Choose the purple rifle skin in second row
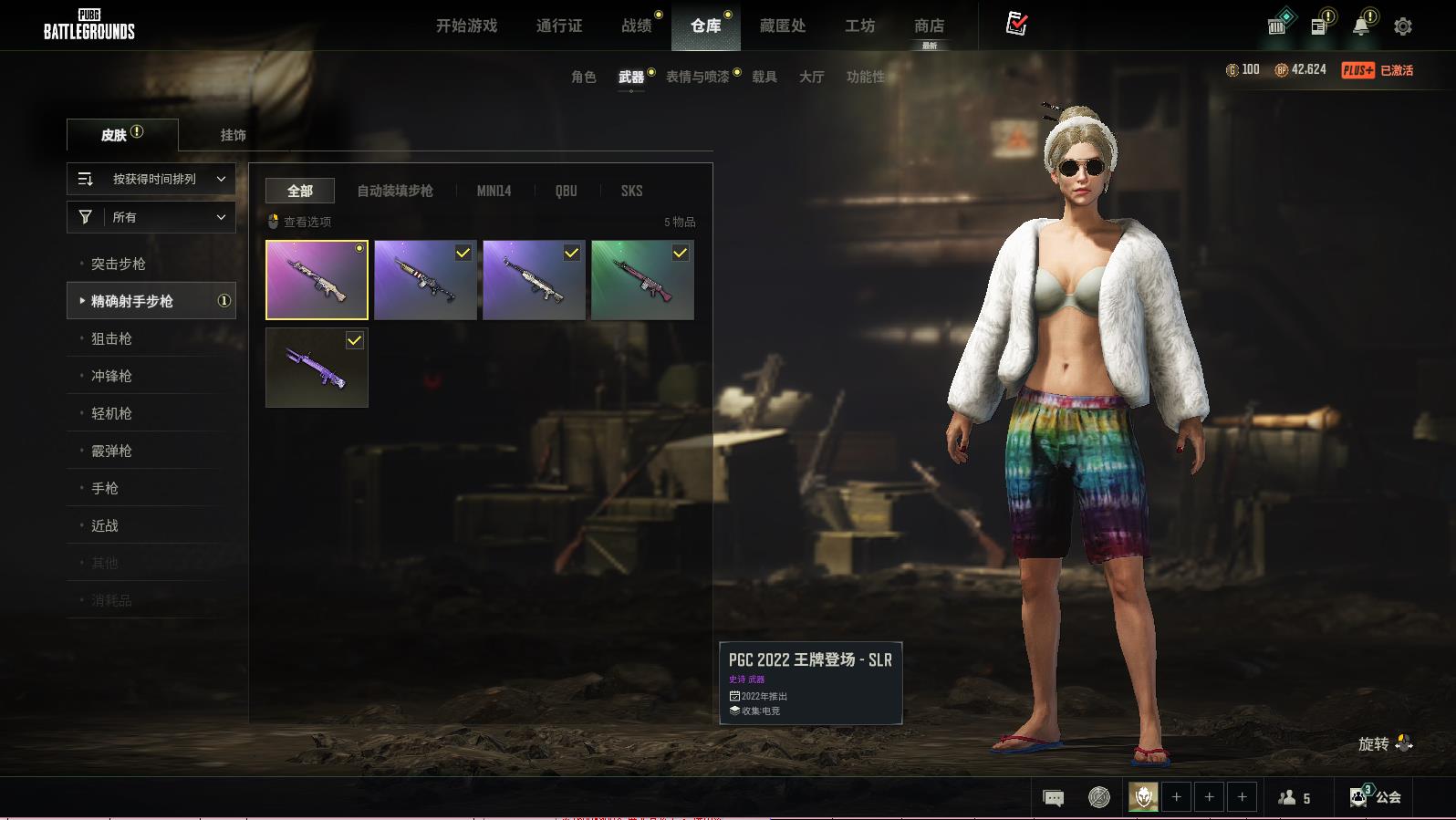The height and width of the screenshot is (820, 1456). click(317, 368)
